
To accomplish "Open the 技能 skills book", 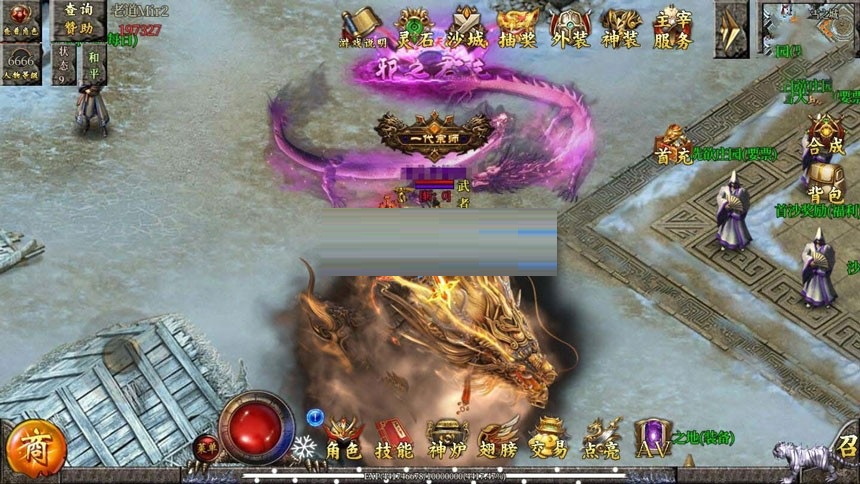I will pos(395,440).
